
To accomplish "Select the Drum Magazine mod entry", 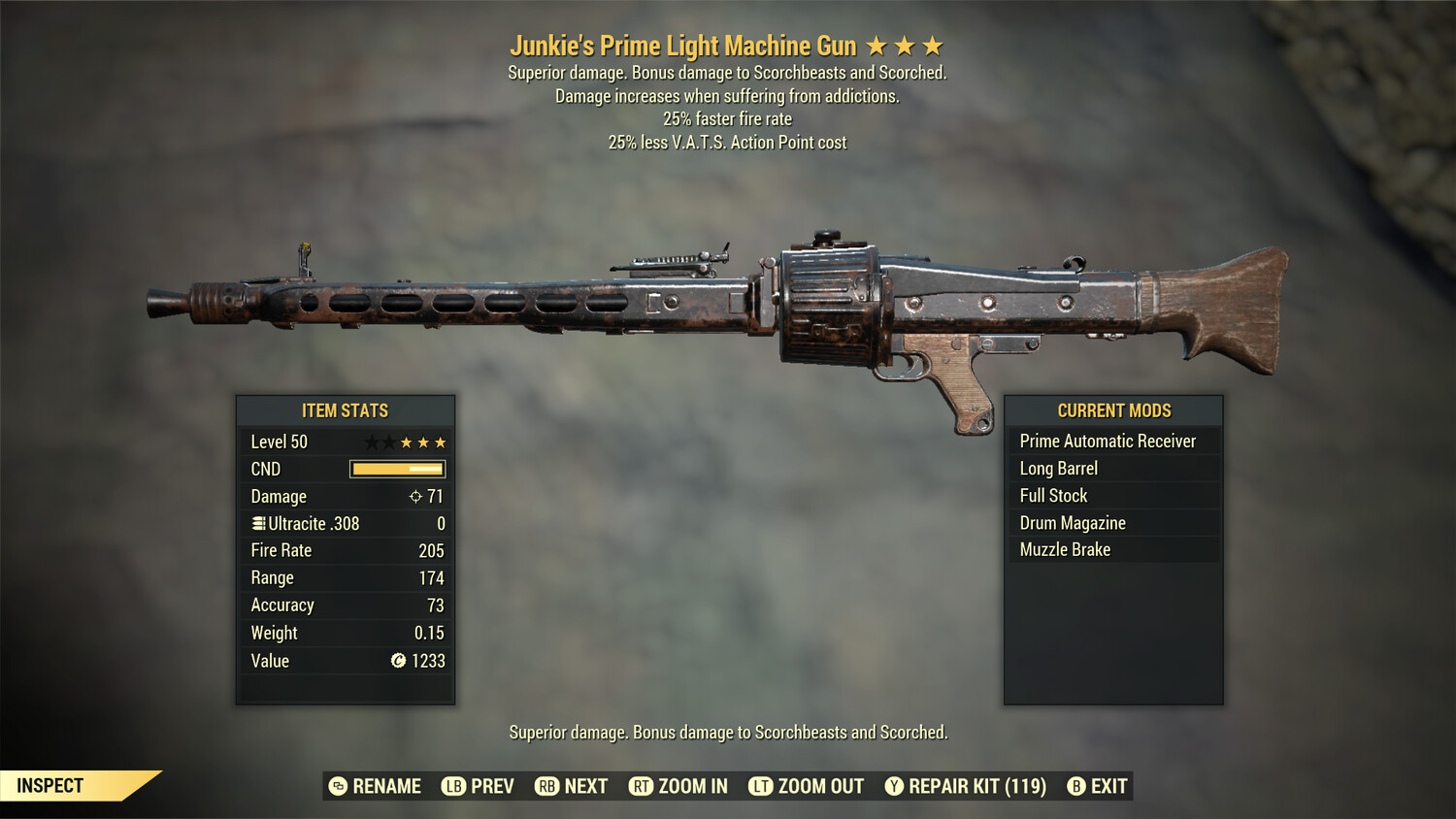I will click(1072, 522).
